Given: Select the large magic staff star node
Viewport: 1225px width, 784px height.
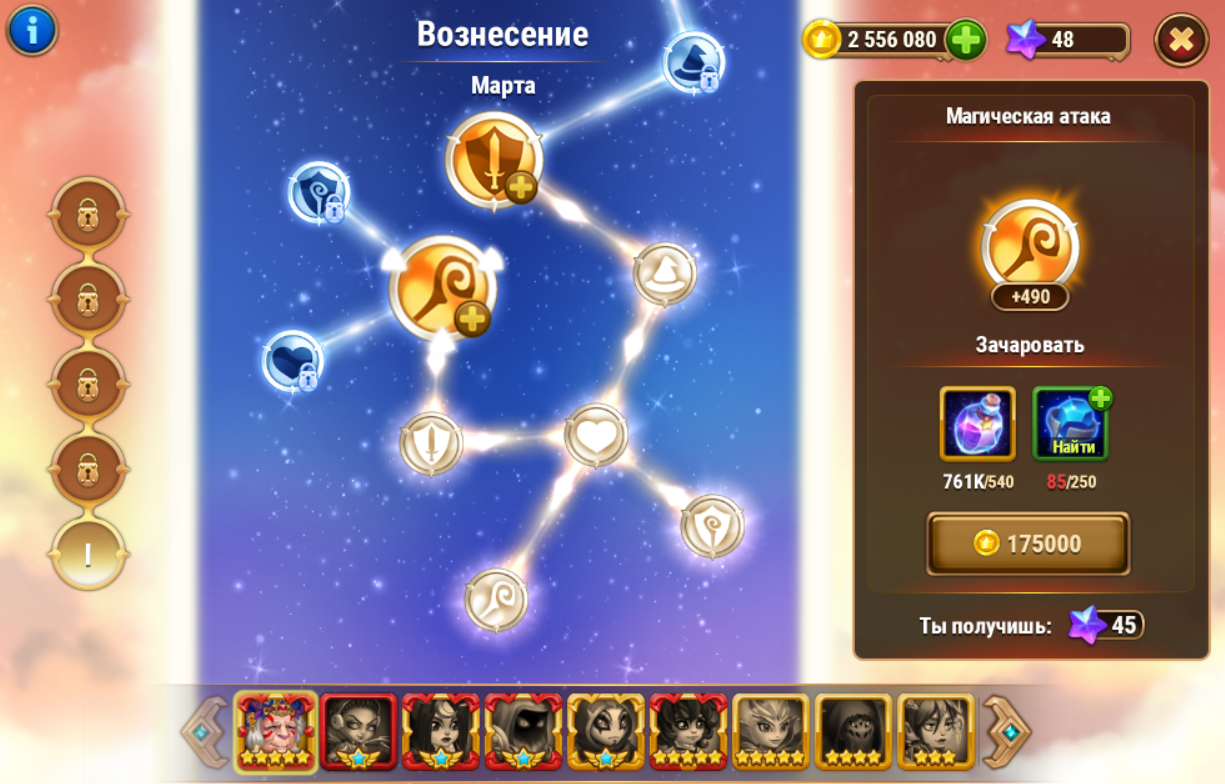Looking at the screenshot, I should pos(441,289).
